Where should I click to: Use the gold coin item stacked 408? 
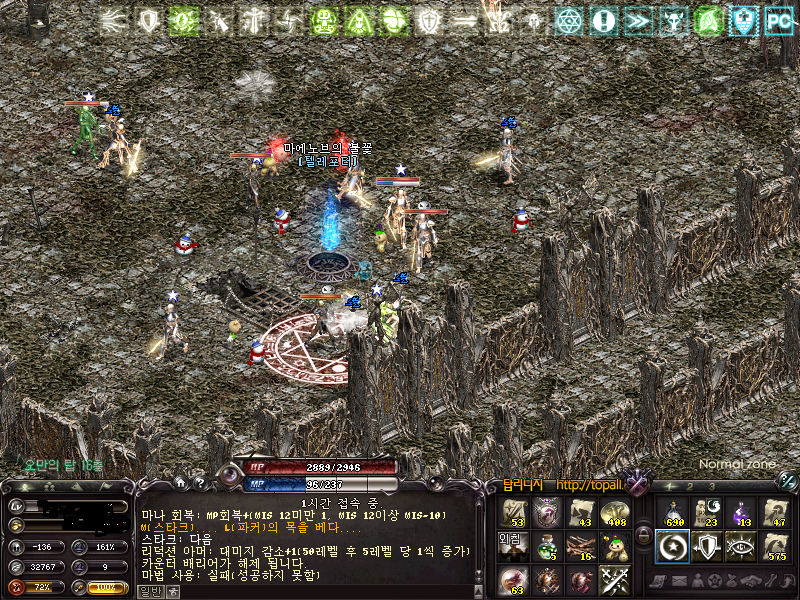pyautogui.click(x=614, y=512)
